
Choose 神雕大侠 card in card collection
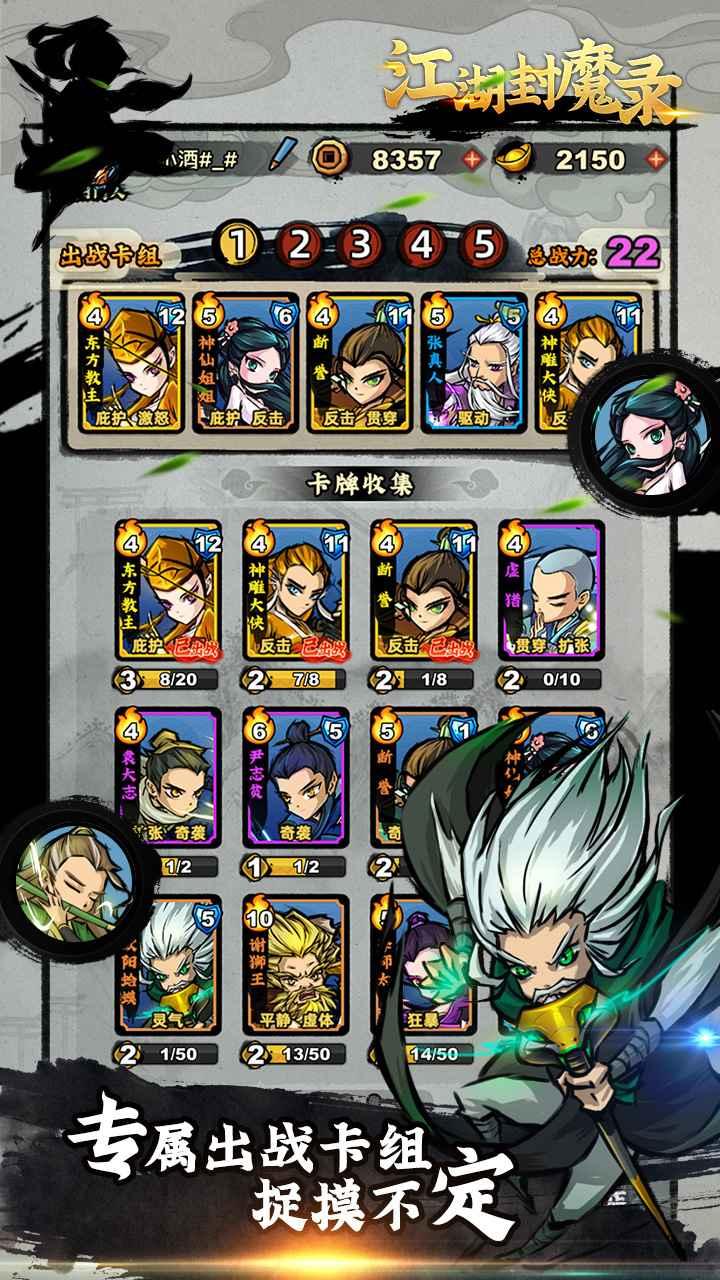pos(296,590)
